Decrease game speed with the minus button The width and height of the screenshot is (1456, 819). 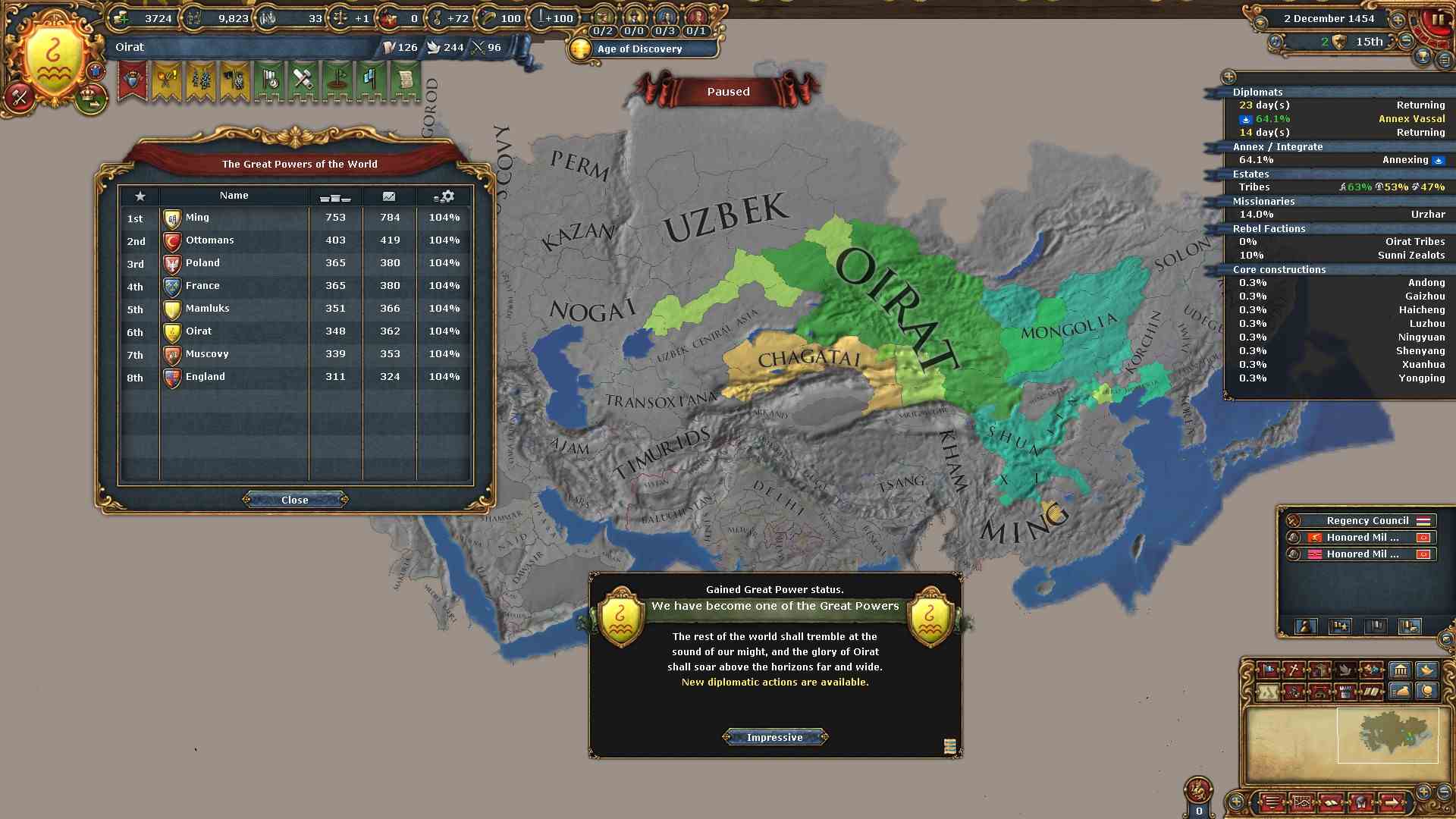point(1407,41)
